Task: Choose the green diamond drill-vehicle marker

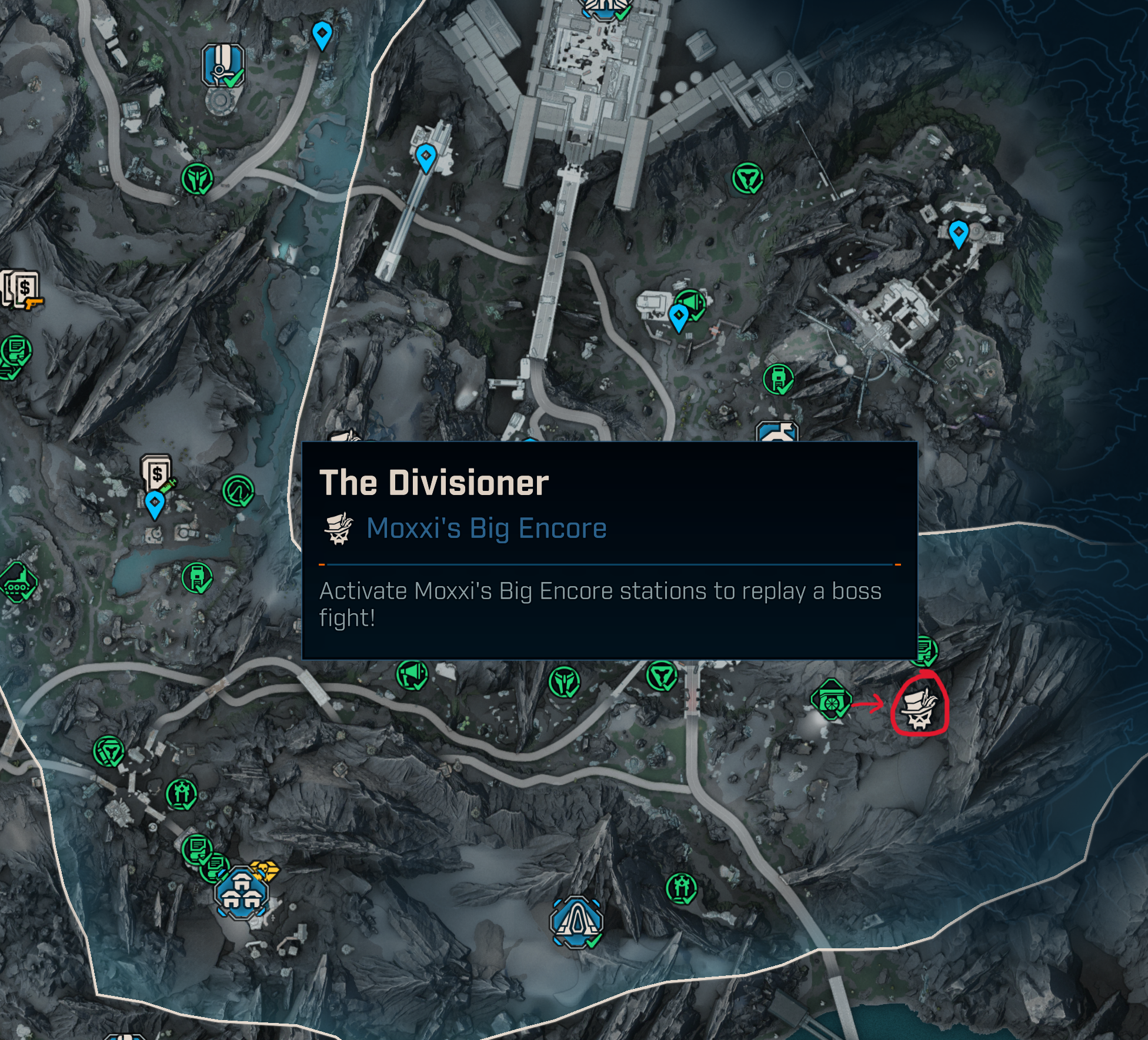Action: click(x=18, y=582)
